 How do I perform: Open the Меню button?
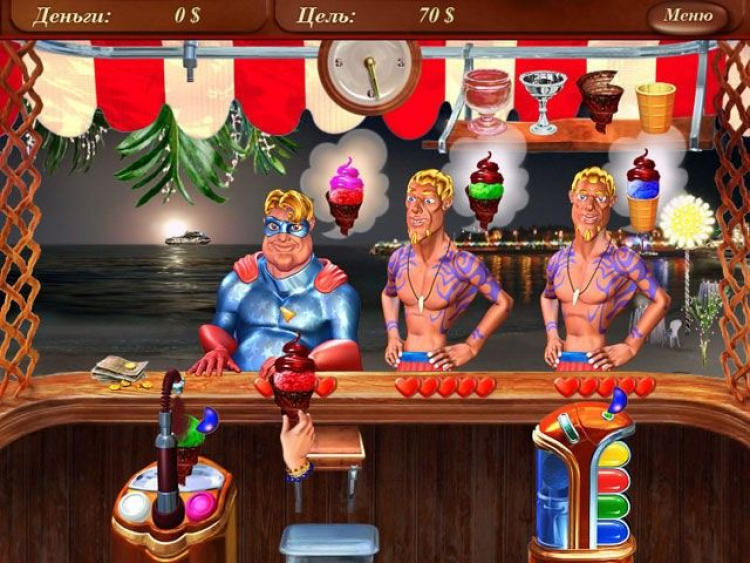(x=687, y=16)
